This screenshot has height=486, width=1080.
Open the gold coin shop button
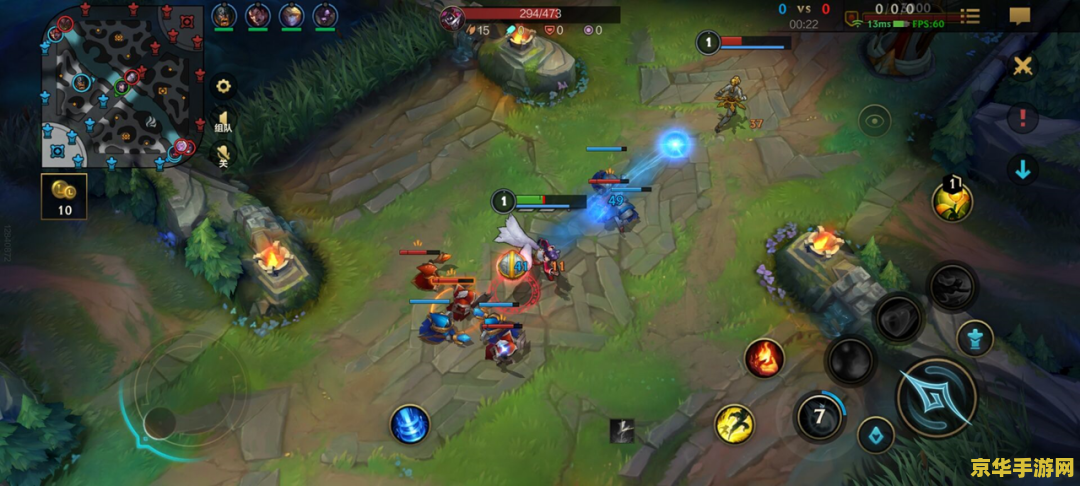tap(64, 195)
